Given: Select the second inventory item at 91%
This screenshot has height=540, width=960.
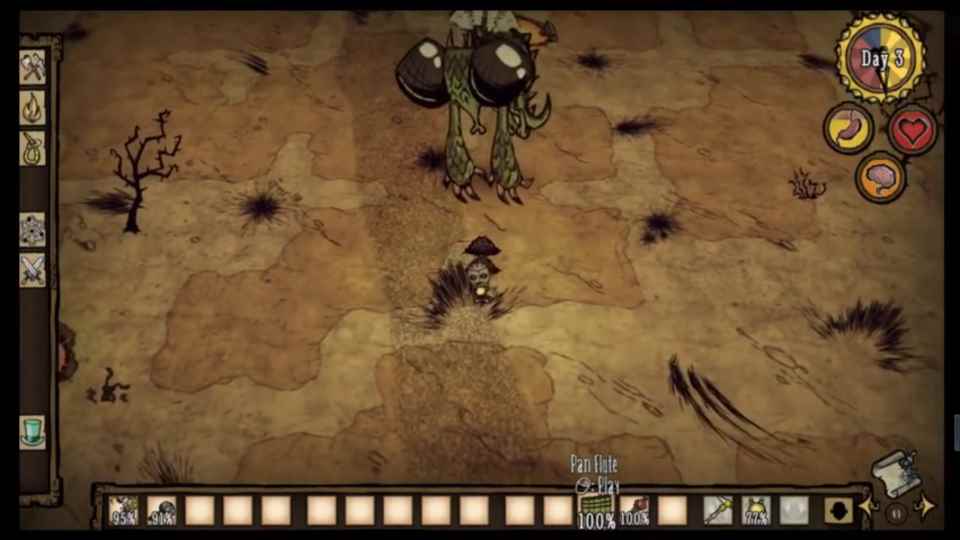Looking at the screenshot, I should click(162, 510).
